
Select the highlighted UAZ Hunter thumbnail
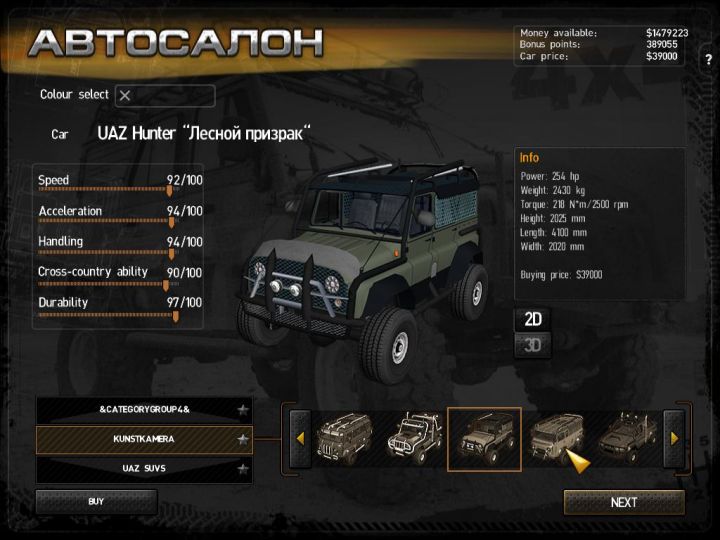[484, 438]
